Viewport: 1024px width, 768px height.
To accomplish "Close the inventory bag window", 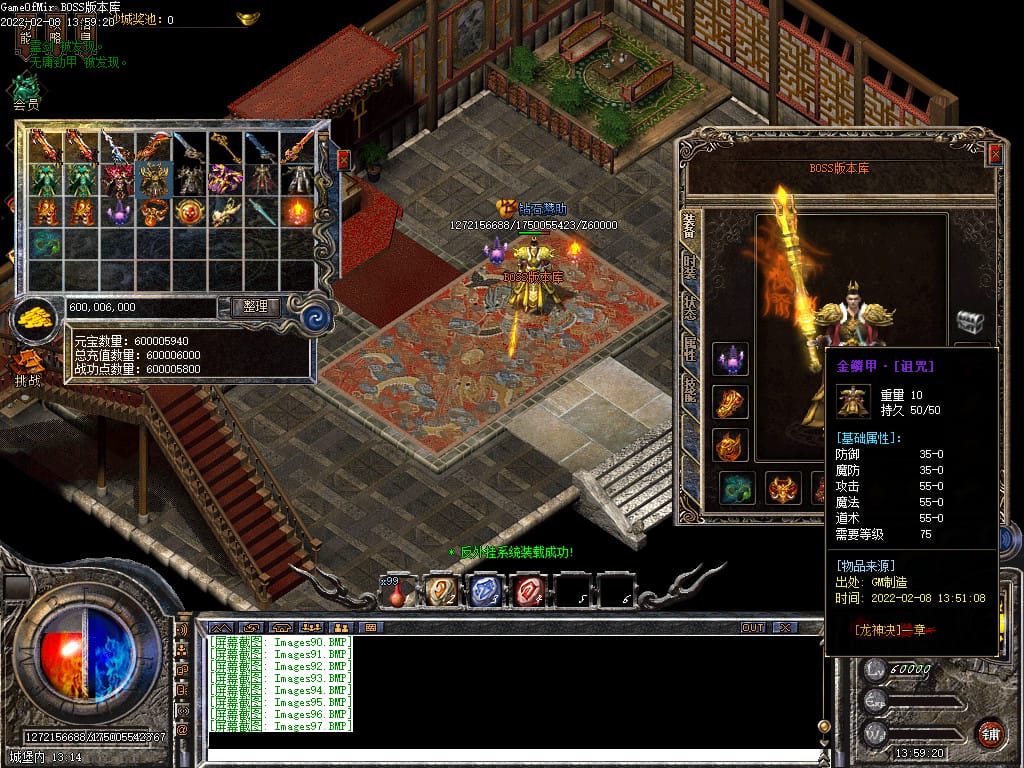I will (x=343, y=159).
